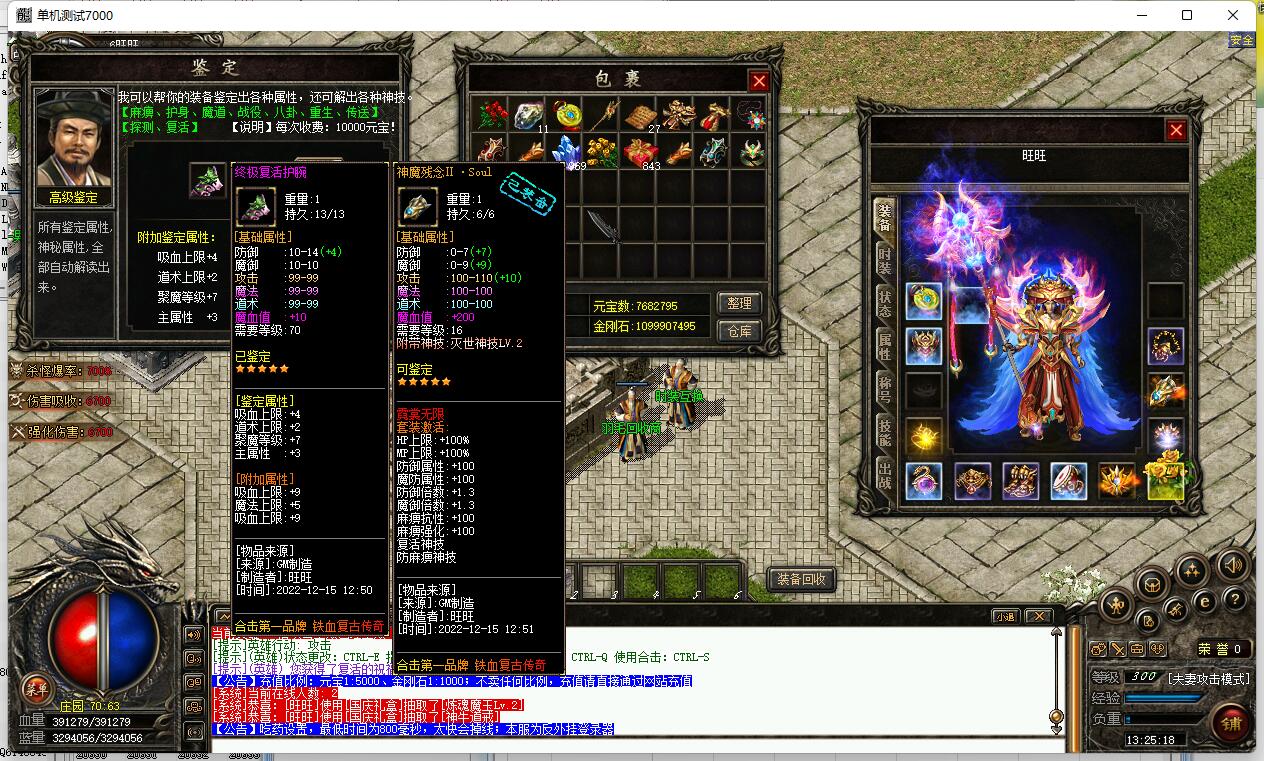The height and width of the screenshot is (761, 1264).
Task: Open the 仓库 warehouse
Action: 739,330
